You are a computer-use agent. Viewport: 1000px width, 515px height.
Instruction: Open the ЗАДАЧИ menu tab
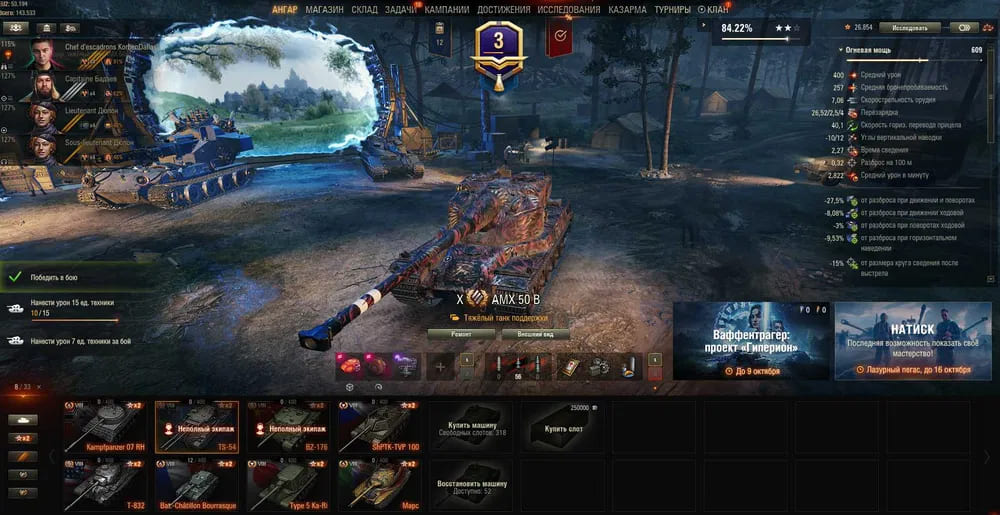[x=401, y=9]
